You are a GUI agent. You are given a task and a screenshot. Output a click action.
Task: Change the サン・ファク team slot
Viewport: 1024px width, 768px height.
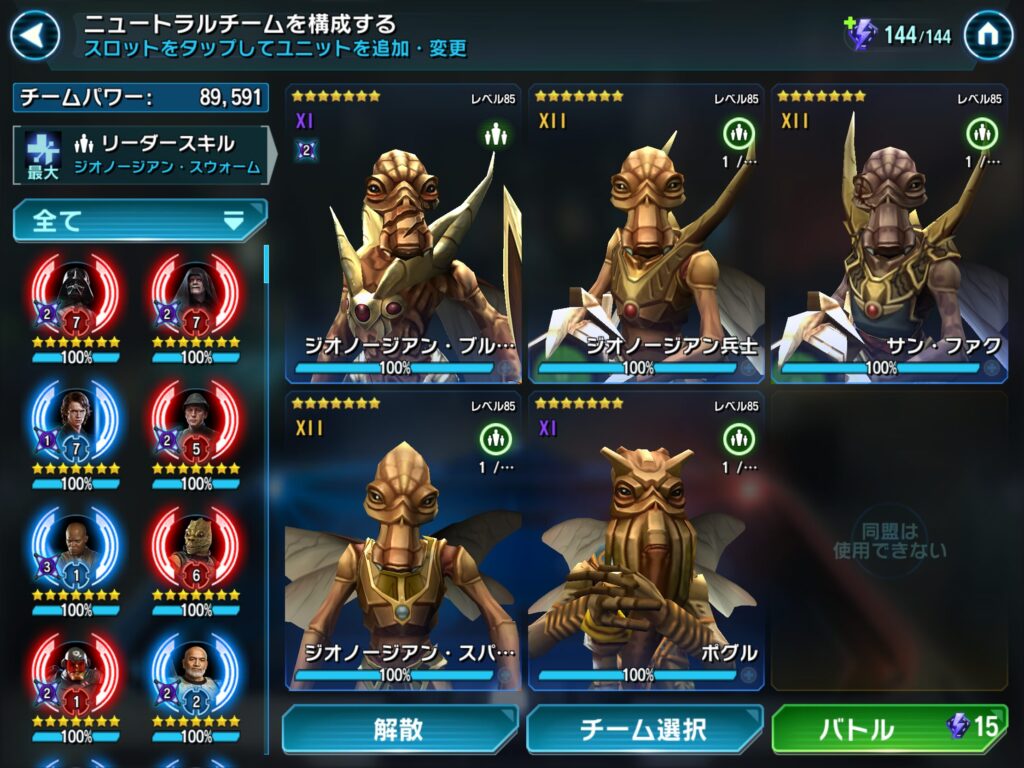889,235
